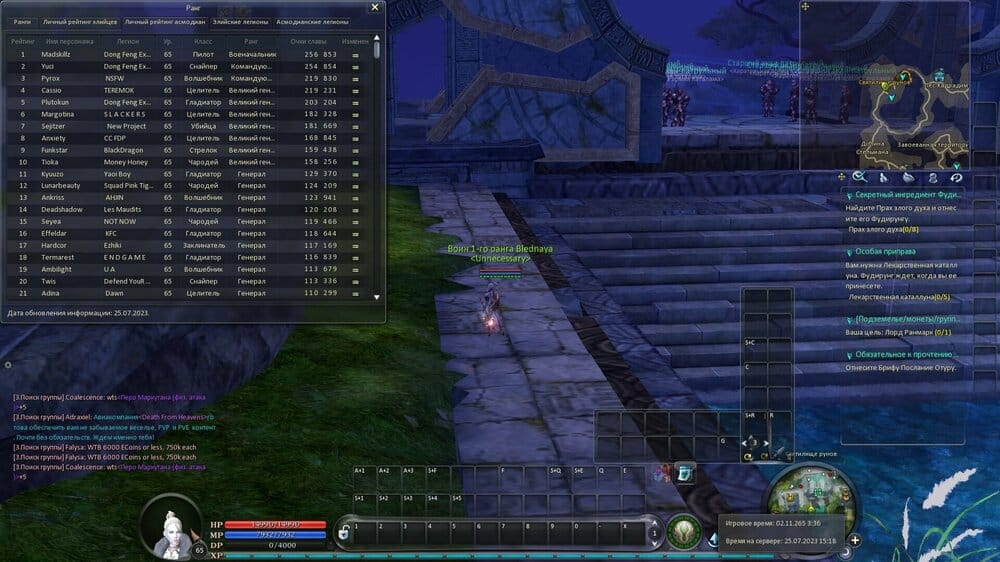
Task: Choose the Funkstar ranking row
Action: pos(54,150)
